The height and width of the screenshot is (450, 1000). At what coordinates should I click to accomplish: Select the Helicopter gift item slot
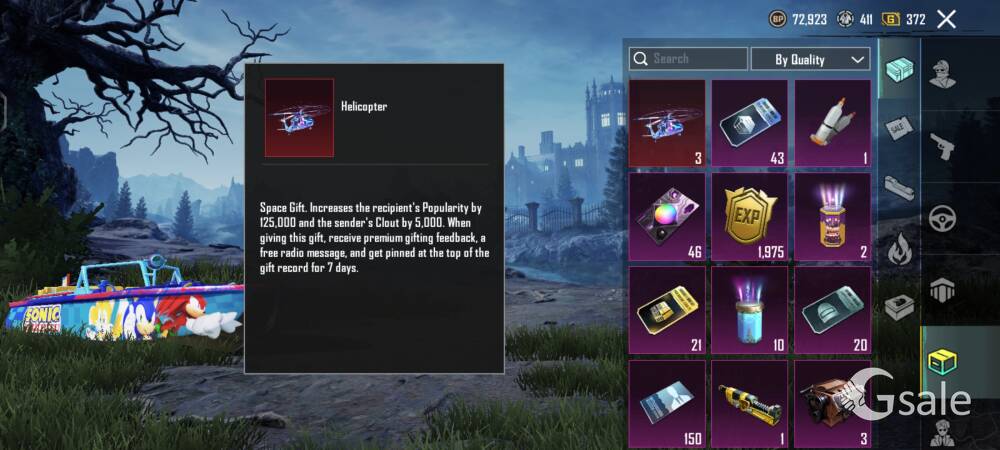click(667, 123)
